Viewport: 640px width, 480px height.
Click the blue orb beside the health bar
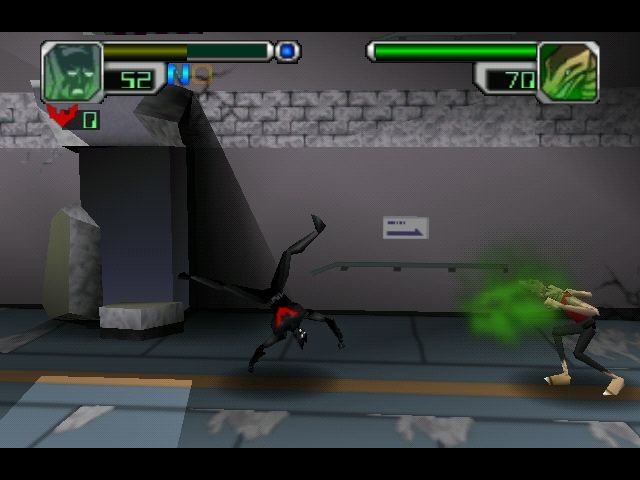(x=287, y=50)
